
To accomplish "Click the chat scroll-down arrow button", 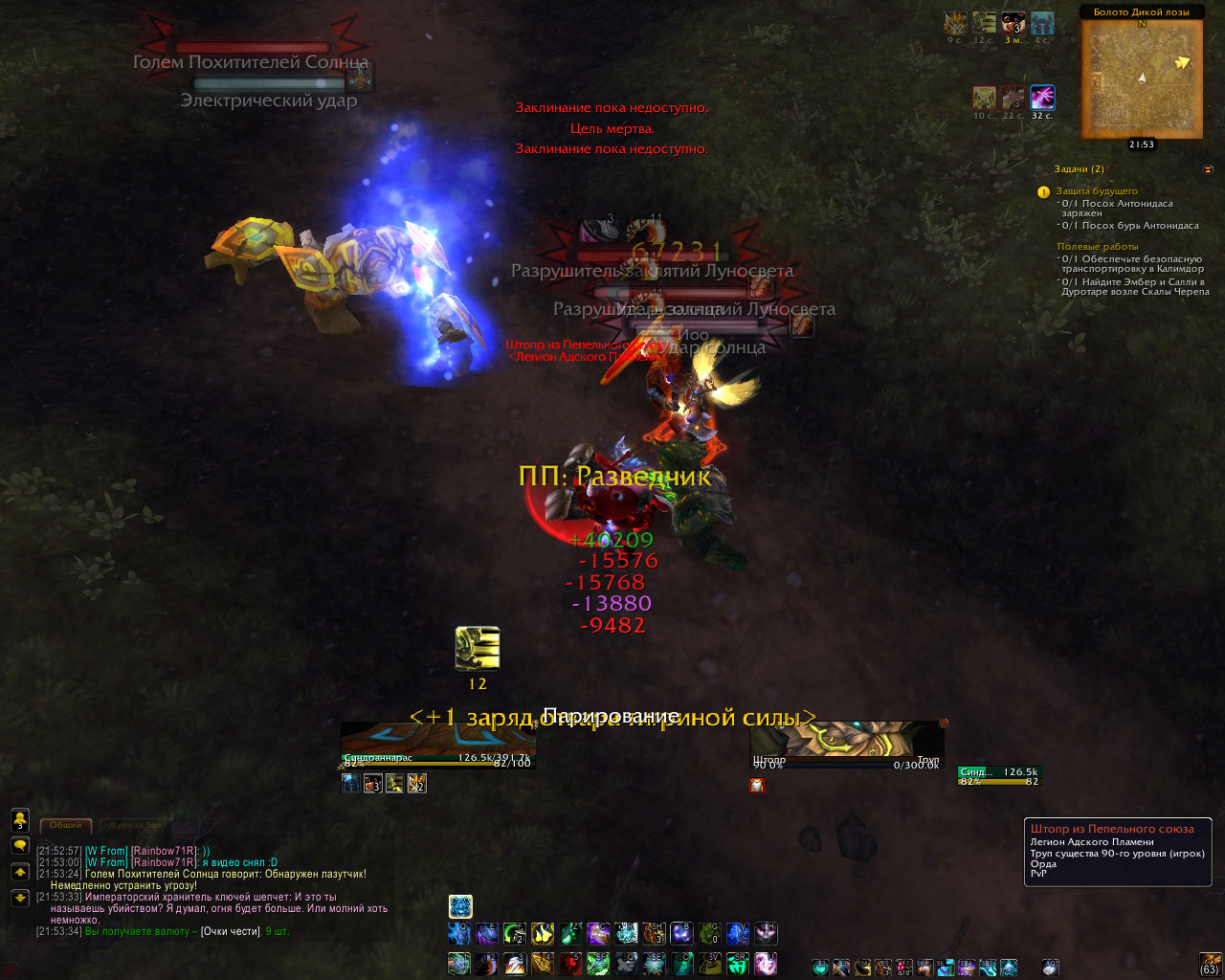I will [19, 898].
